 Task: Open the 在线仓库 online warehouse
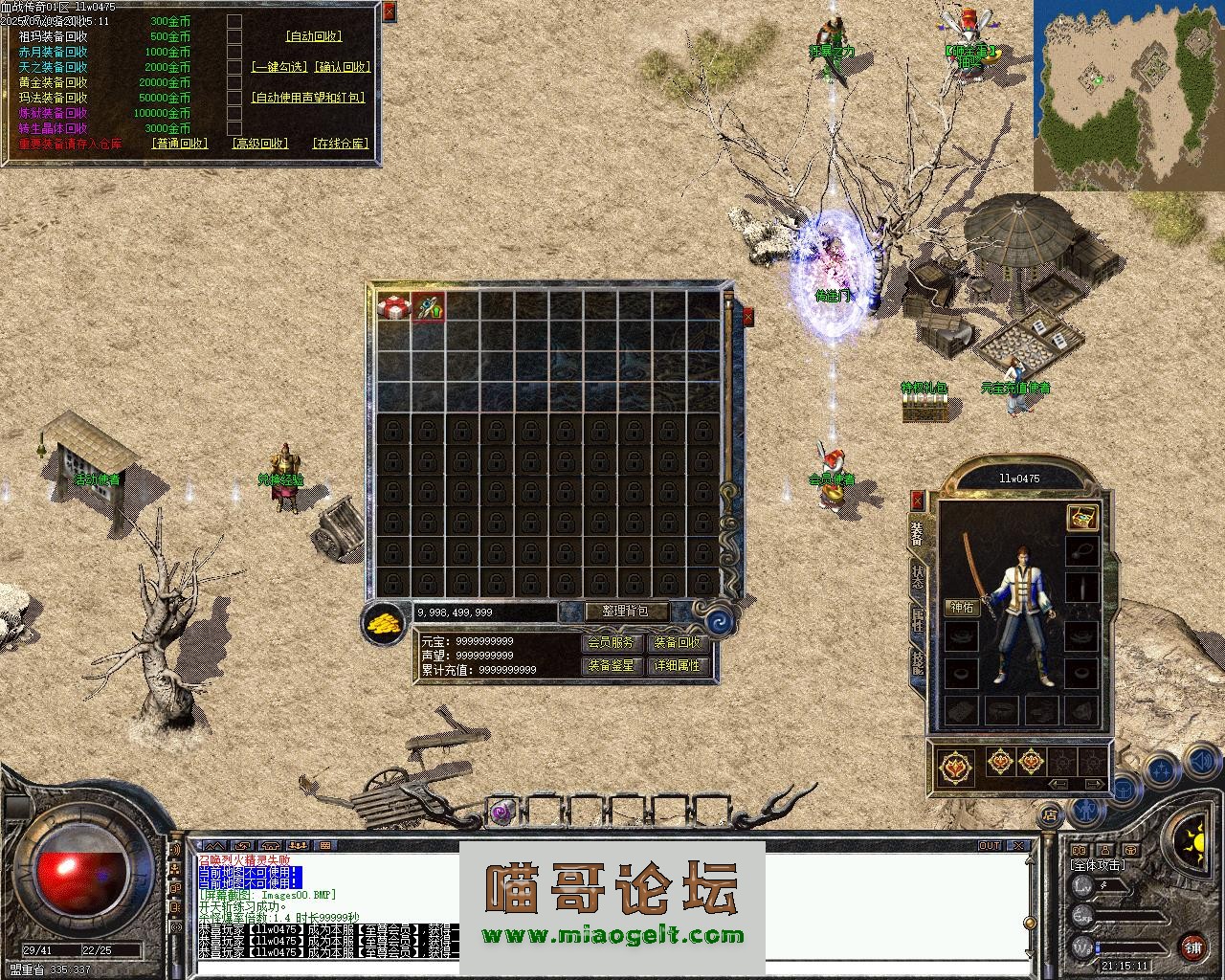point(340,144)
